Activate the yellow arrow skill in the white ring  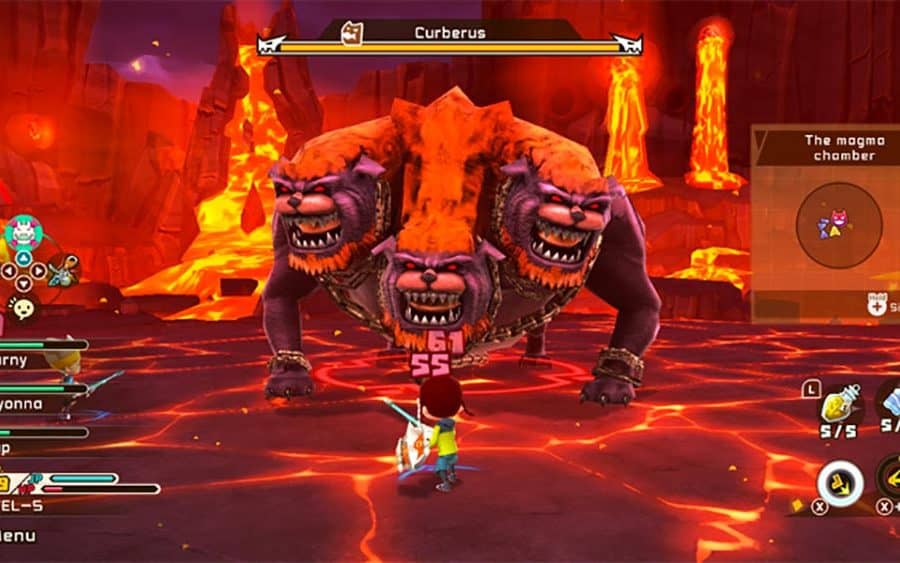click(x=839, y=484)
